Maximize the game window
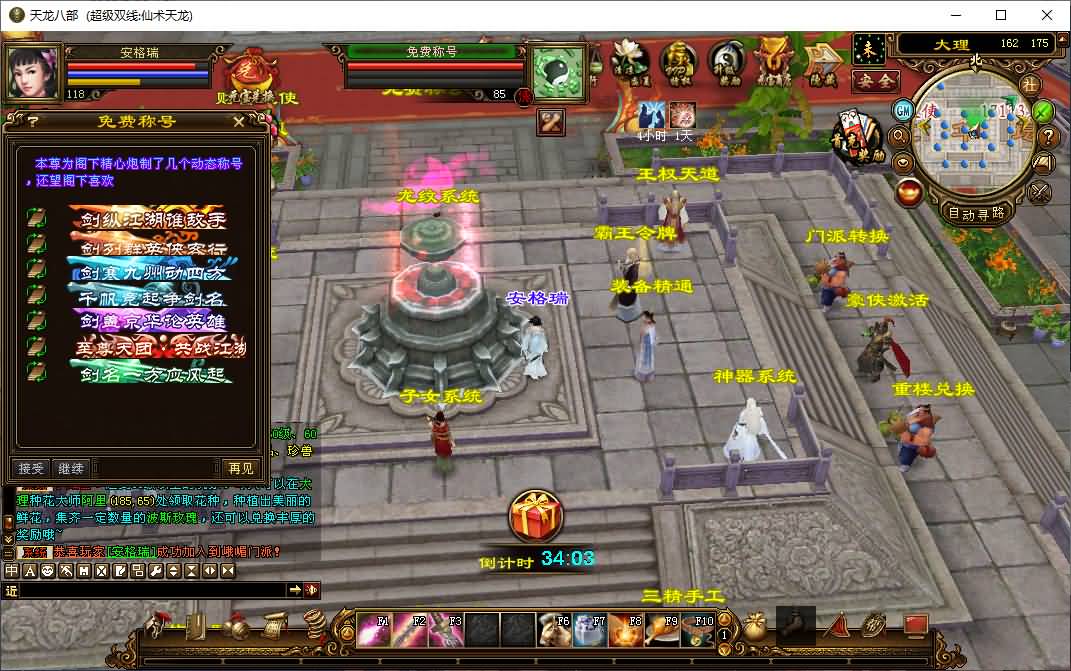The height and width of the screenshot is (671, 1071). click(1001, 15)
